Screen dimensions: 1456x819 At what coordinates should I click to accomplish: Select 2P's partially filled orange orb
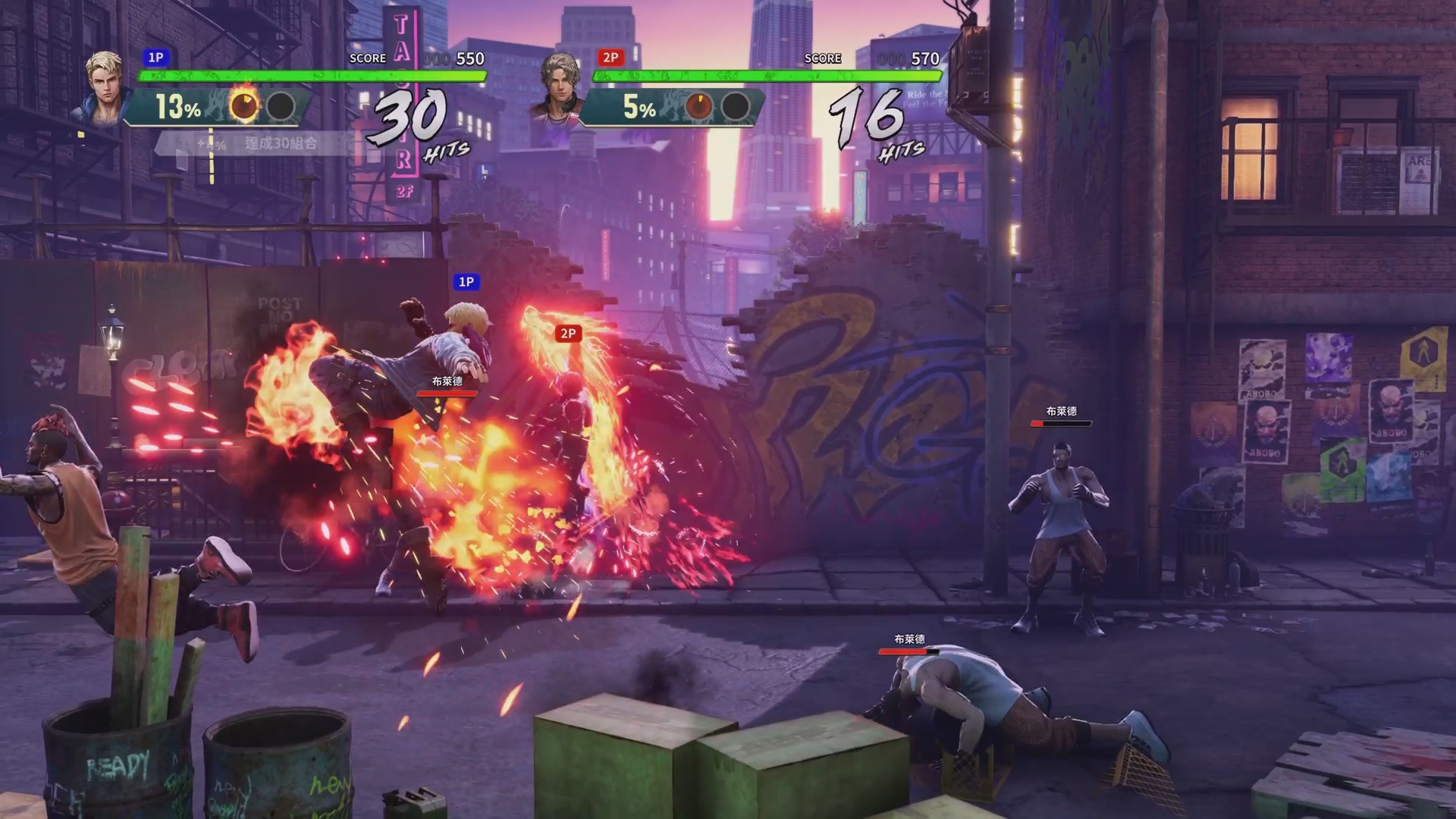pyautogui.click(x=698, y=107)
